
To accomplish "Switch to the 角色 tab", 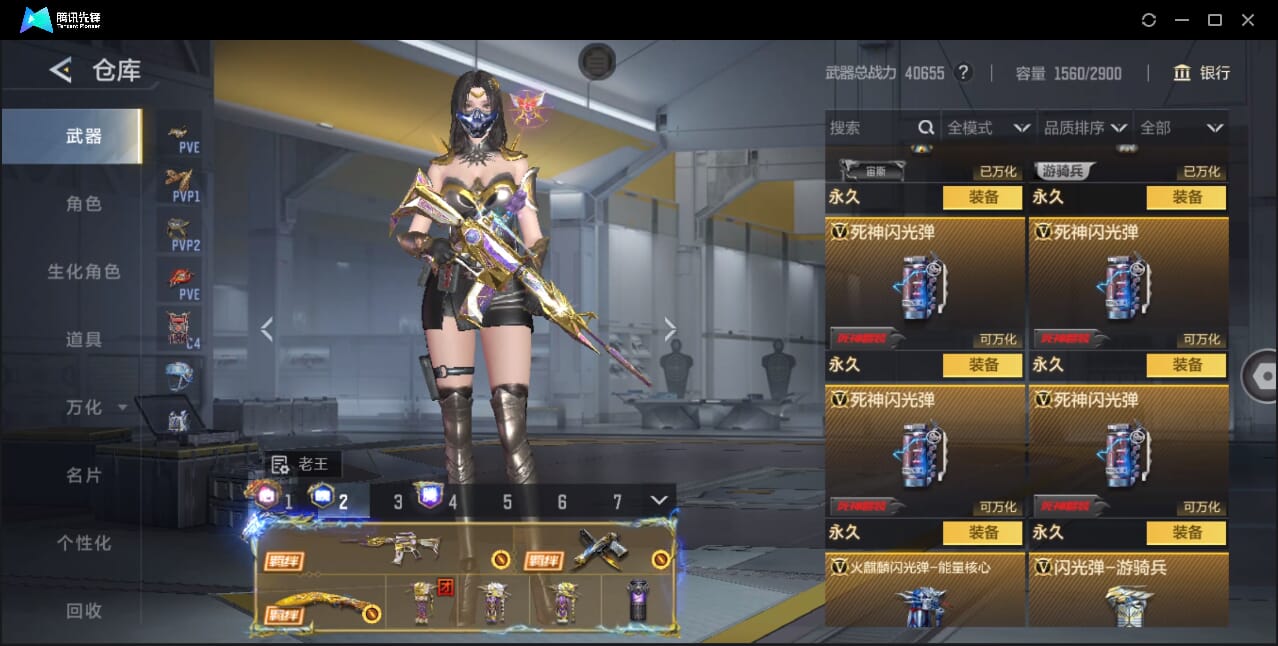I will coord(84,204).
